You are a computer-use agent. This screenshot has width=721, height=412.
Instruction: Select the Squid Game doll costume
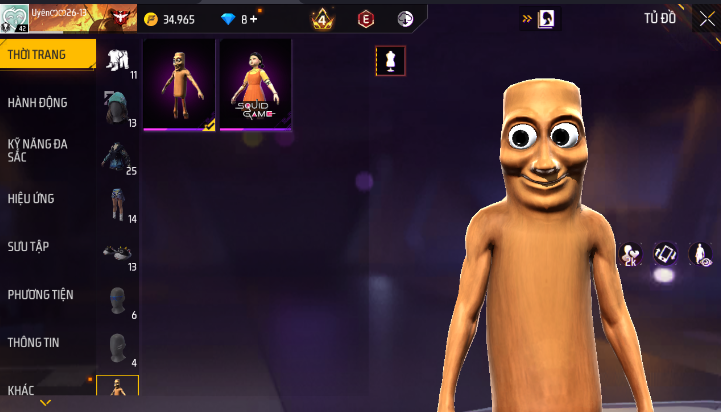point(256,85)
